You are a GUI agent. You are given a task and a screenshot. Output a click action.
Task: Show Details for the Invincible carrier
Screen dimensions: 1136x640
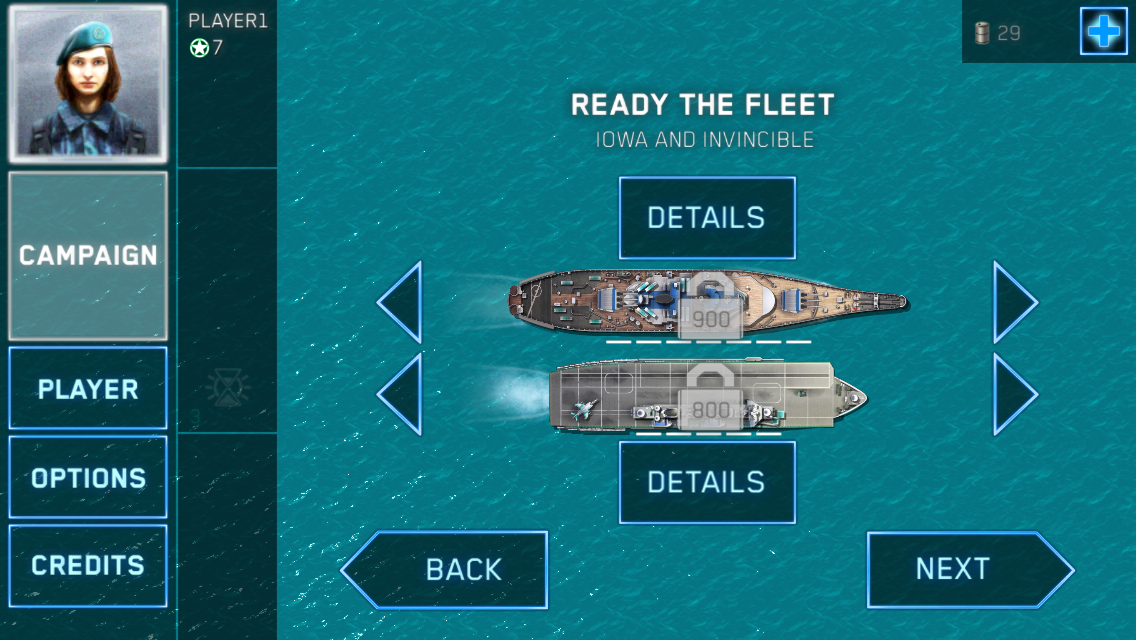tap(706, 482)
